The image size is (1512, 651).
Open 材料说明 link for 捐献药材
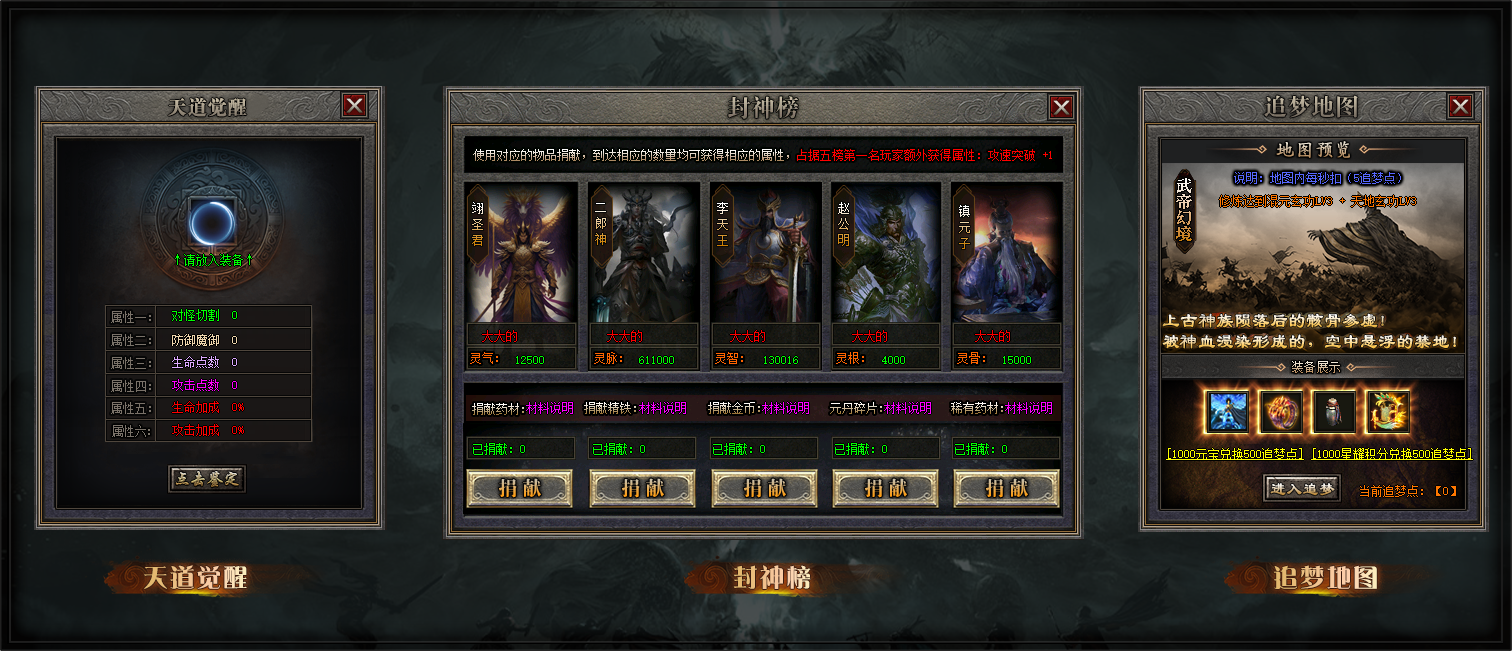pyautogui.click(x=550, y=408)
